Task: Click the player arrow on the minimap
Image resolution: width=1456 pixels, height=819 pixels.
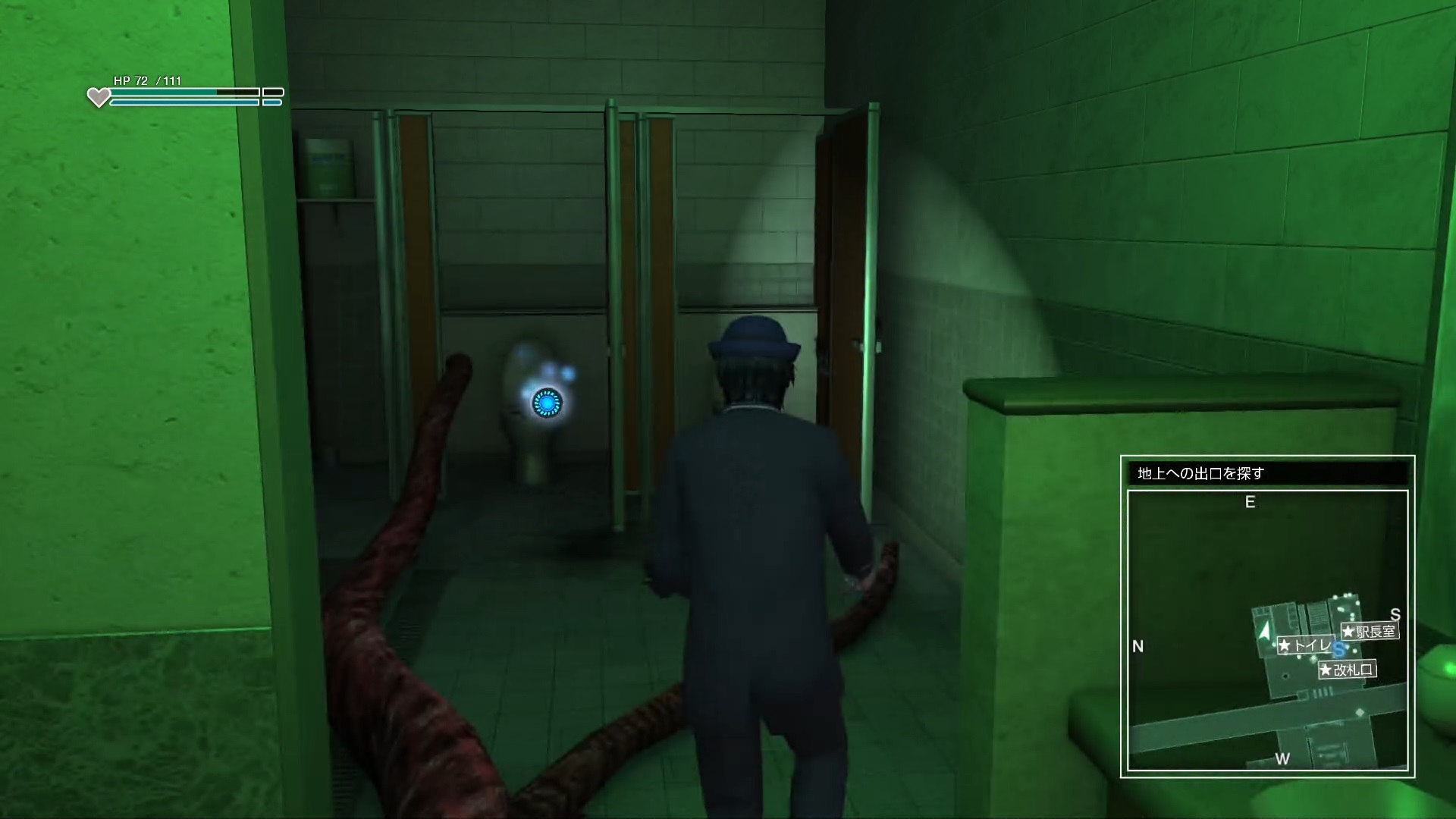Action: pyautogui.click(x=1264, y=631)
